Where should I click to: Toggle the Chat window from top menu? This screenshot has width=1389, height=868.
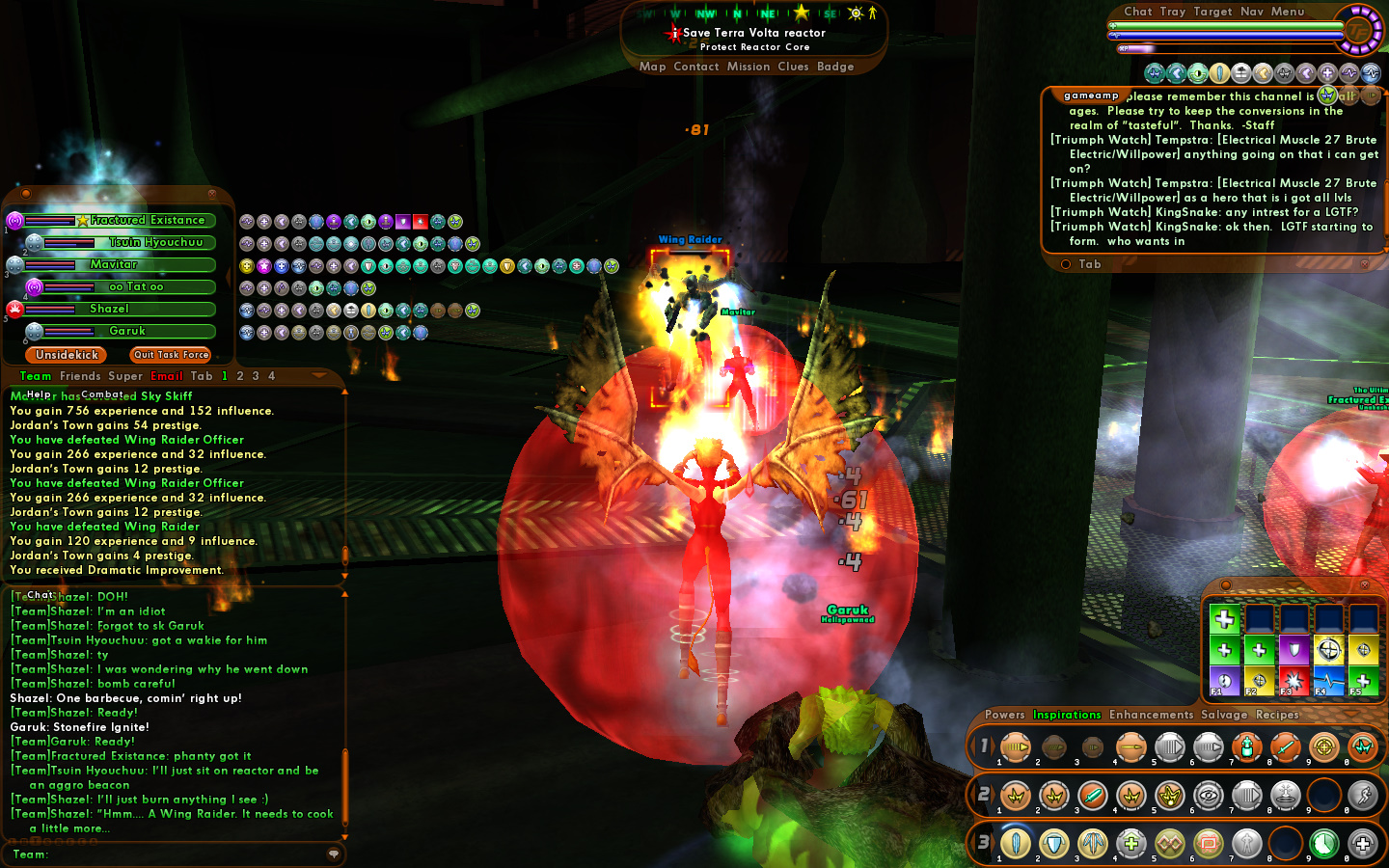tap(1137, 12)
